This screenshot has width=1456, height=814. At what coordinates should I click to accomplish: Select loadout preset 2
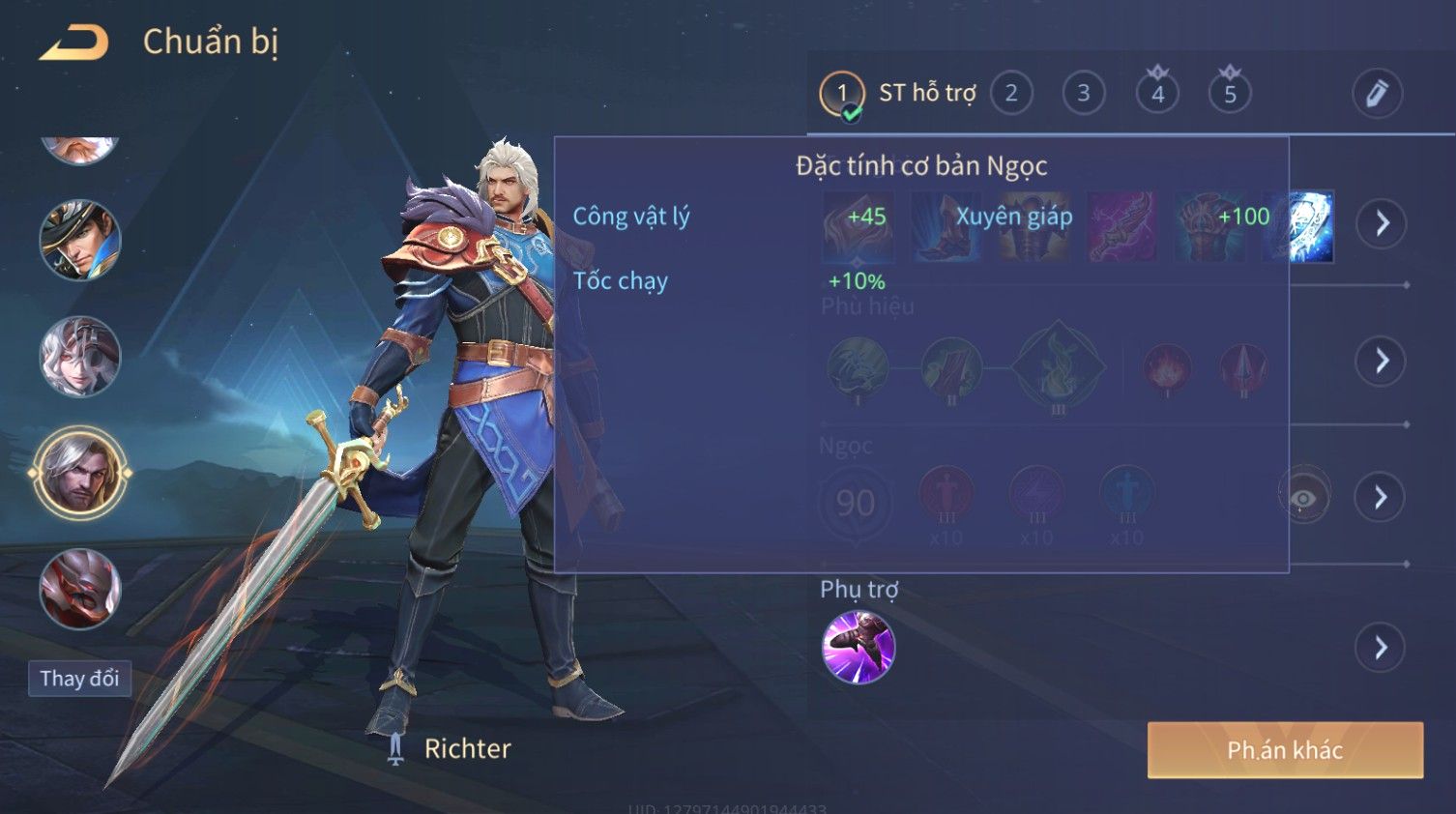(1011, 93)
